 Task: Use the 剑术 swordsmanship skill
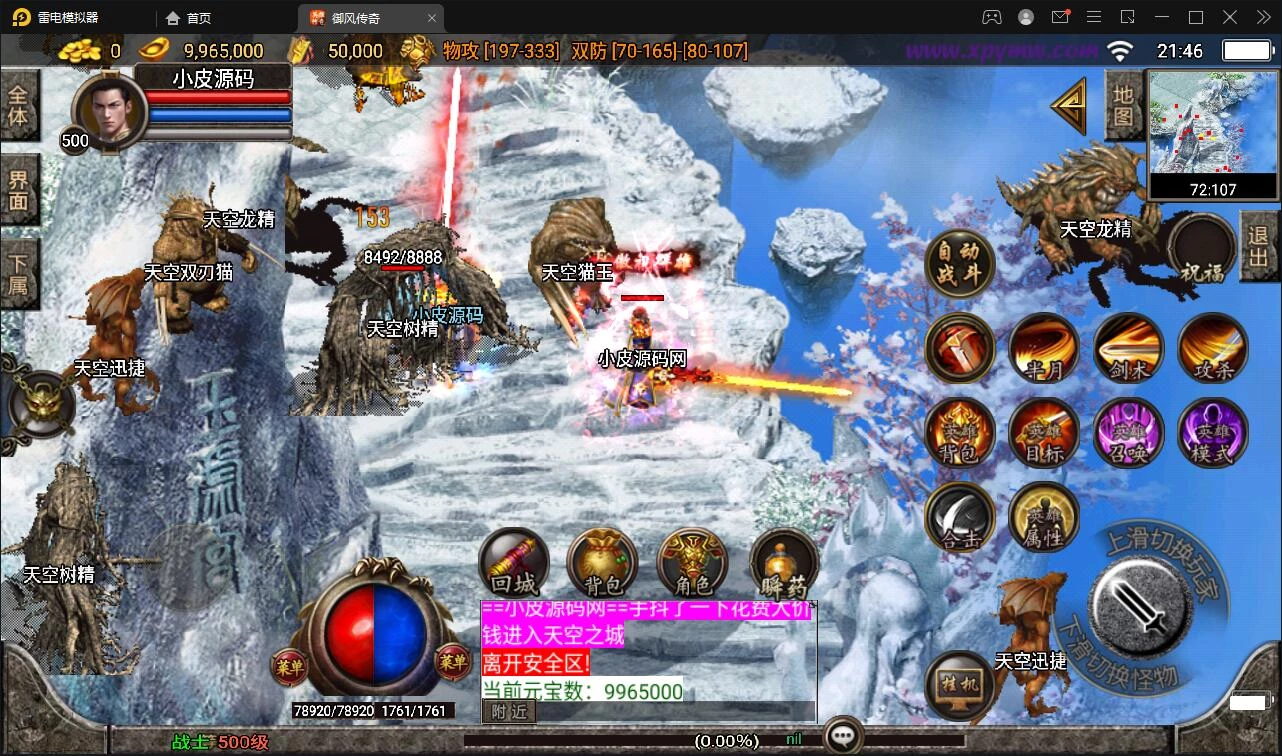point(1128,347)
